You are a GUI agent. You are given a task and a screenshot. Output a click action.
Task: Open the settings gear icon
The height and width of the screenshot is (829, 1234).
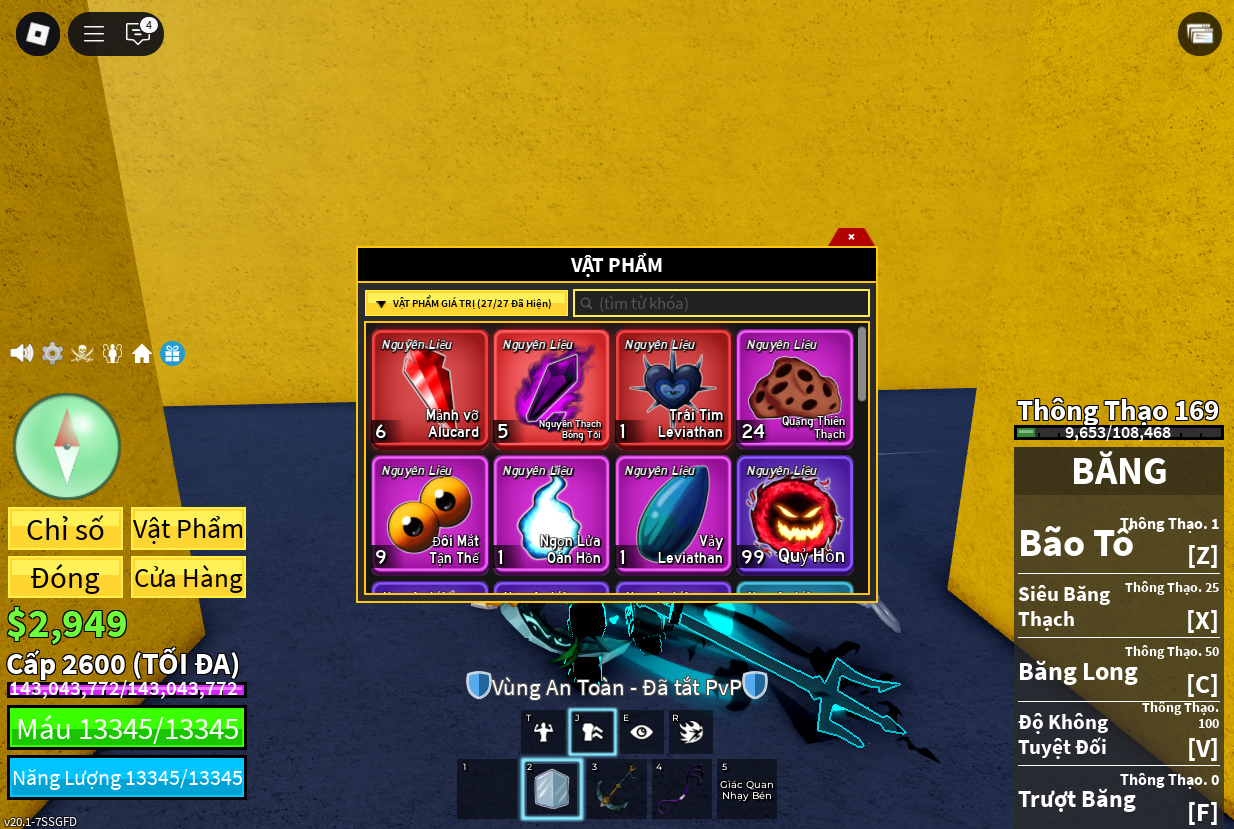(x=52, y=353)
